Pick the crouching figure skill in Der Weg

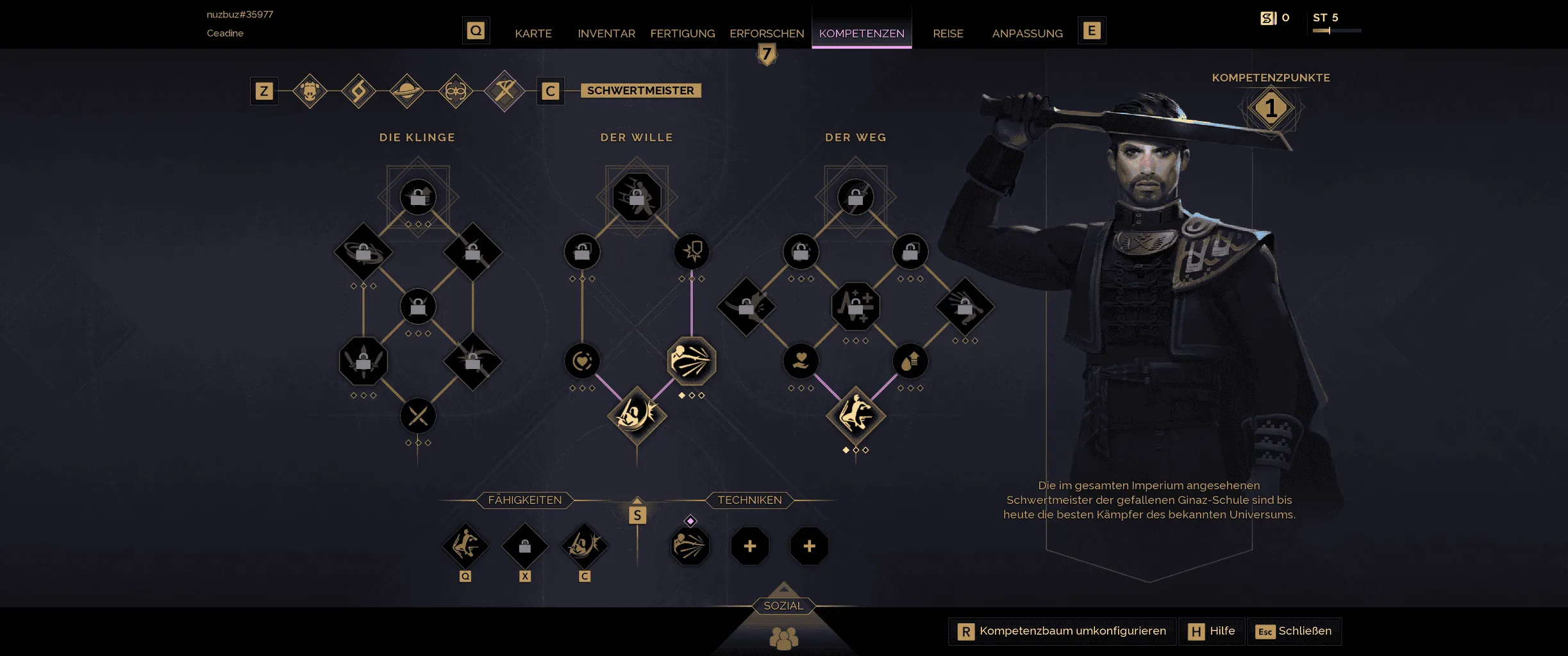point(855,416)
